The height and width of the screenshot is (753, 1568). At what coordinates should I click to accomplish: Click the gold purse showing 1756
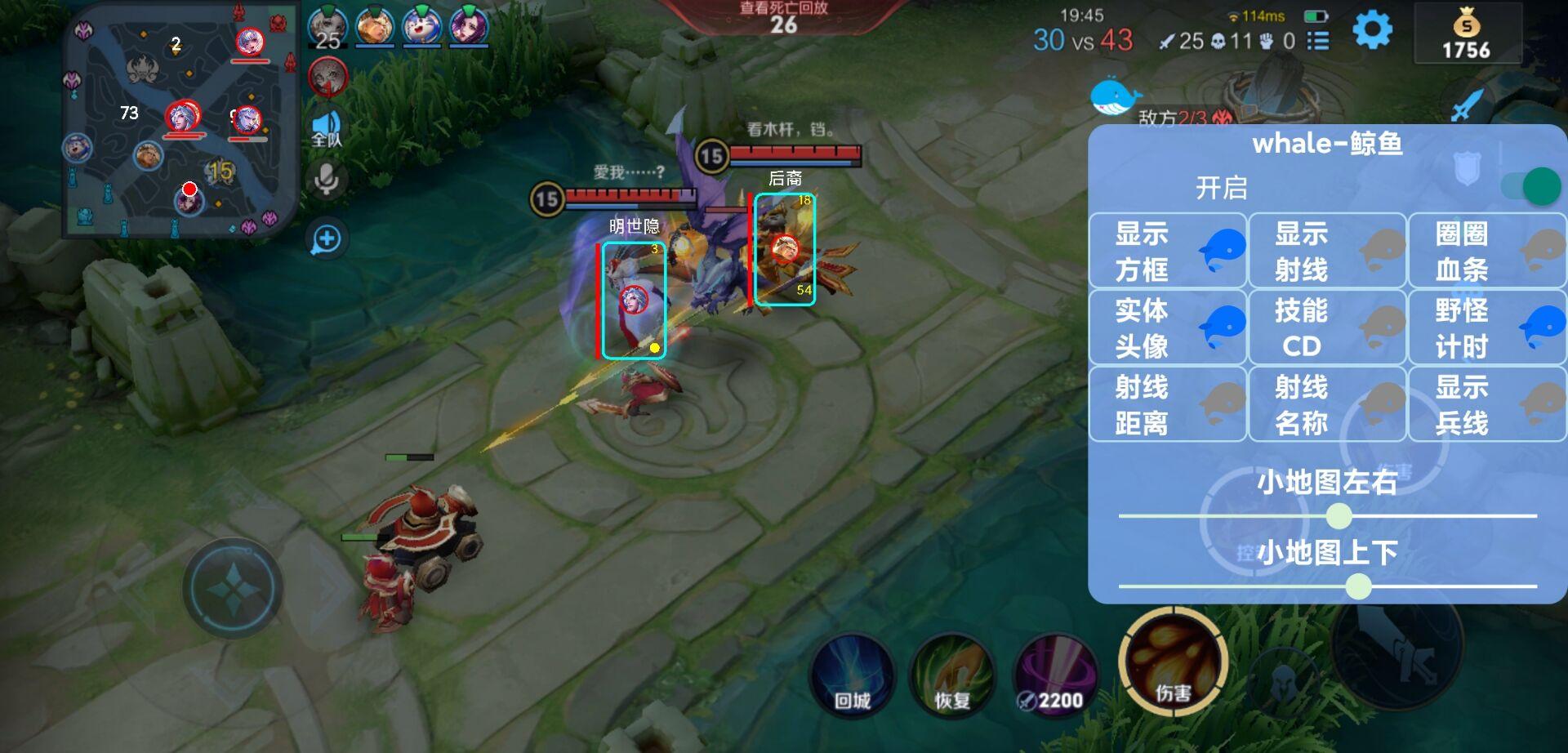tap(1468, 35)
